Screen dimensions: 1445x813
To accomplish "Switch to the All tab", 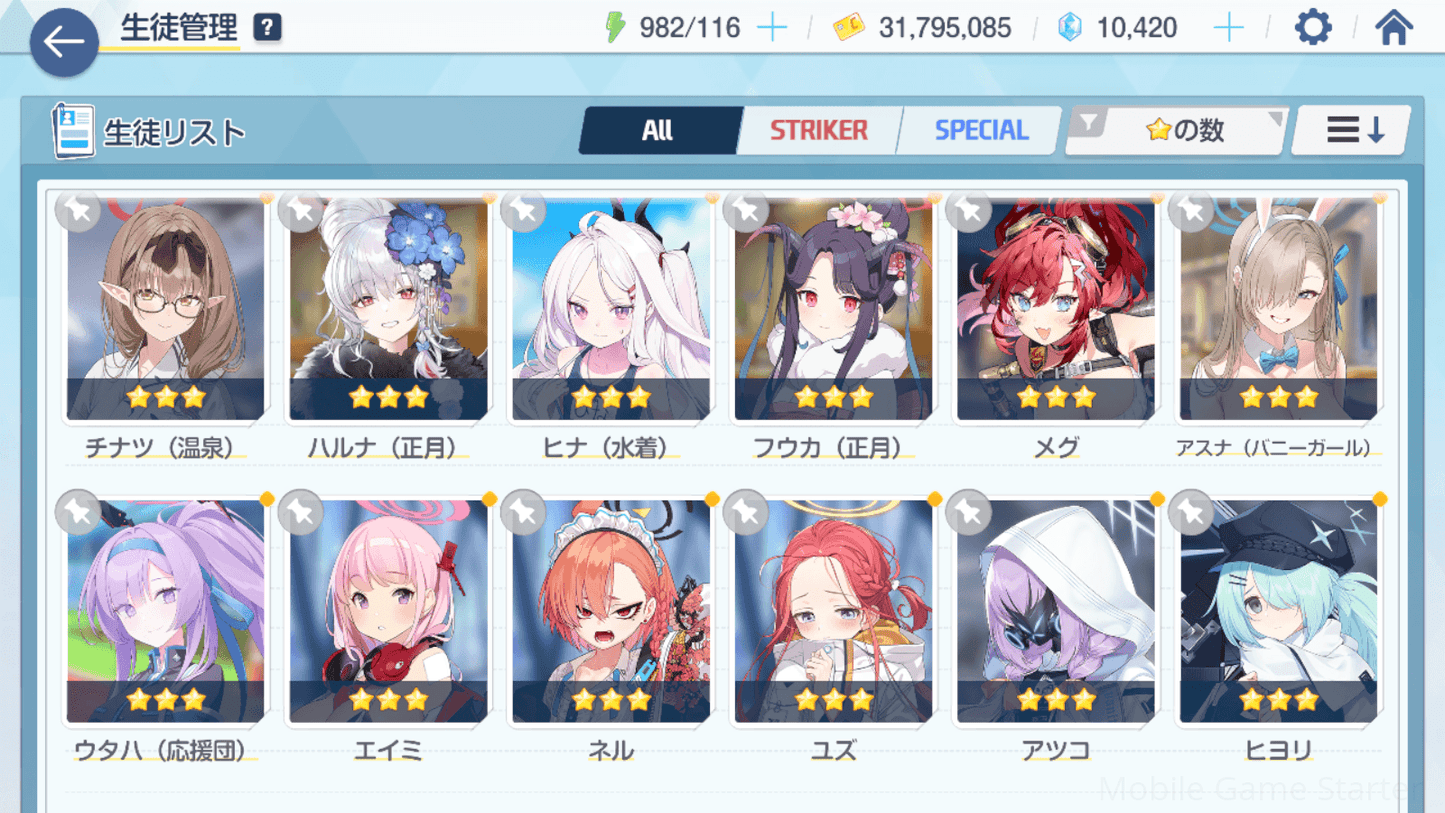I will (658, 131).
